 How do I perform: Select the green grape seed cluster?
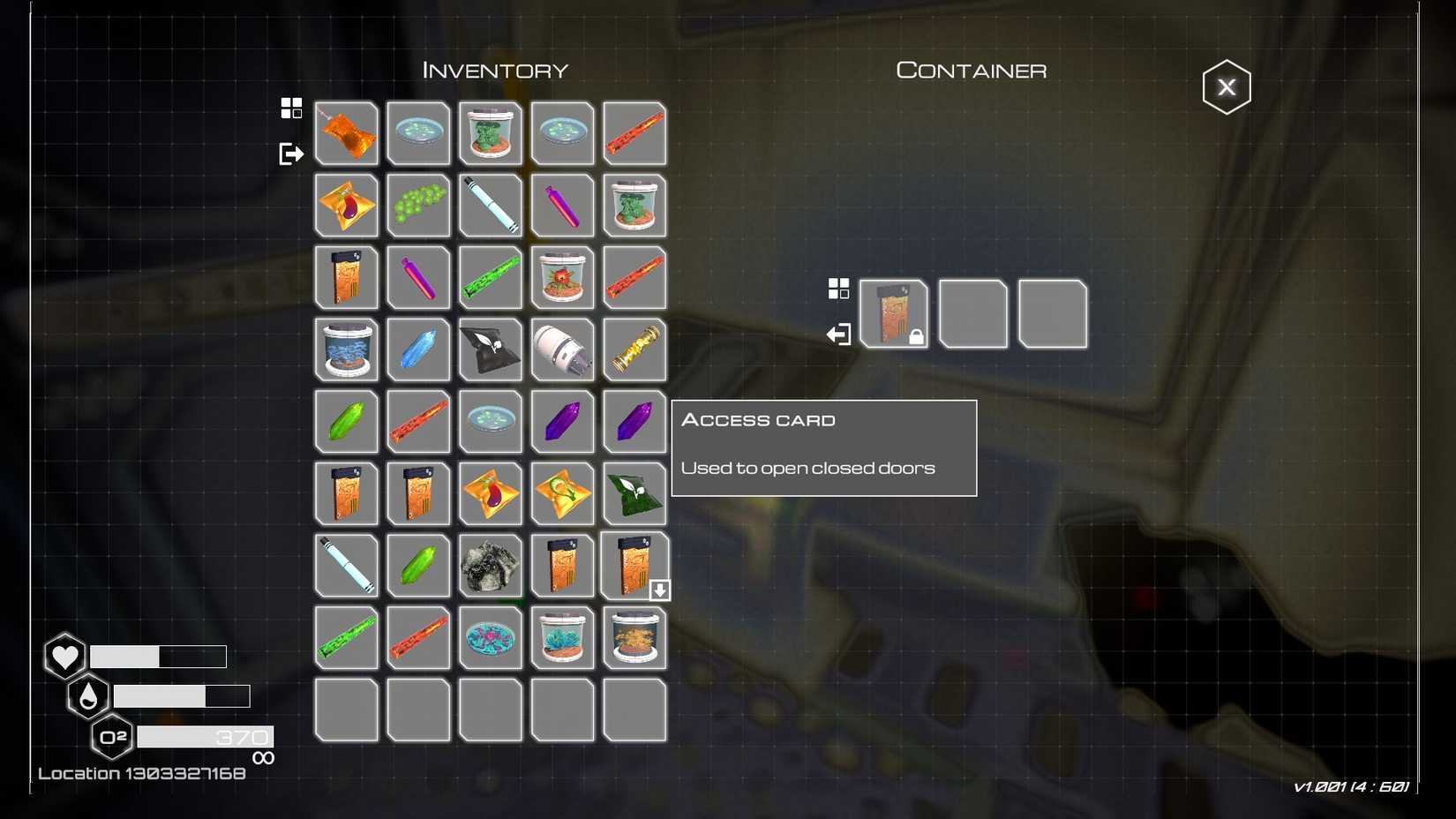[418, 205]
